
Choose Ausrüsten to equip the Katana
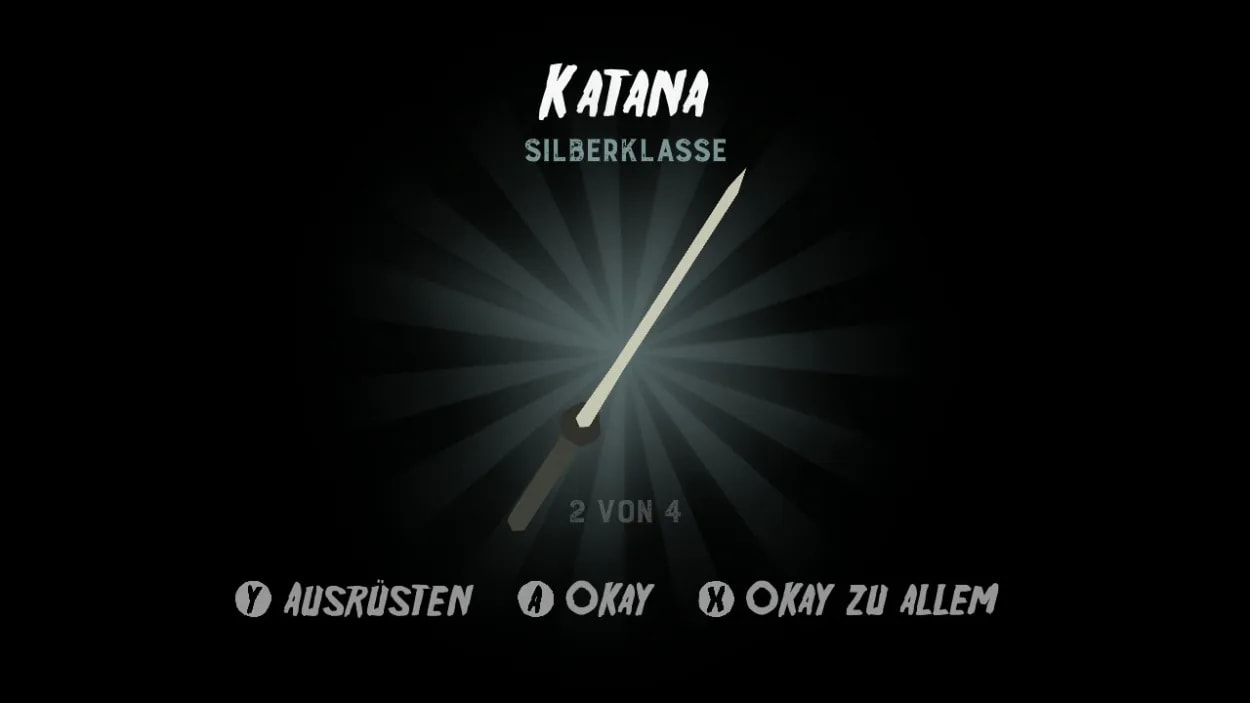[x=355, y=600]
